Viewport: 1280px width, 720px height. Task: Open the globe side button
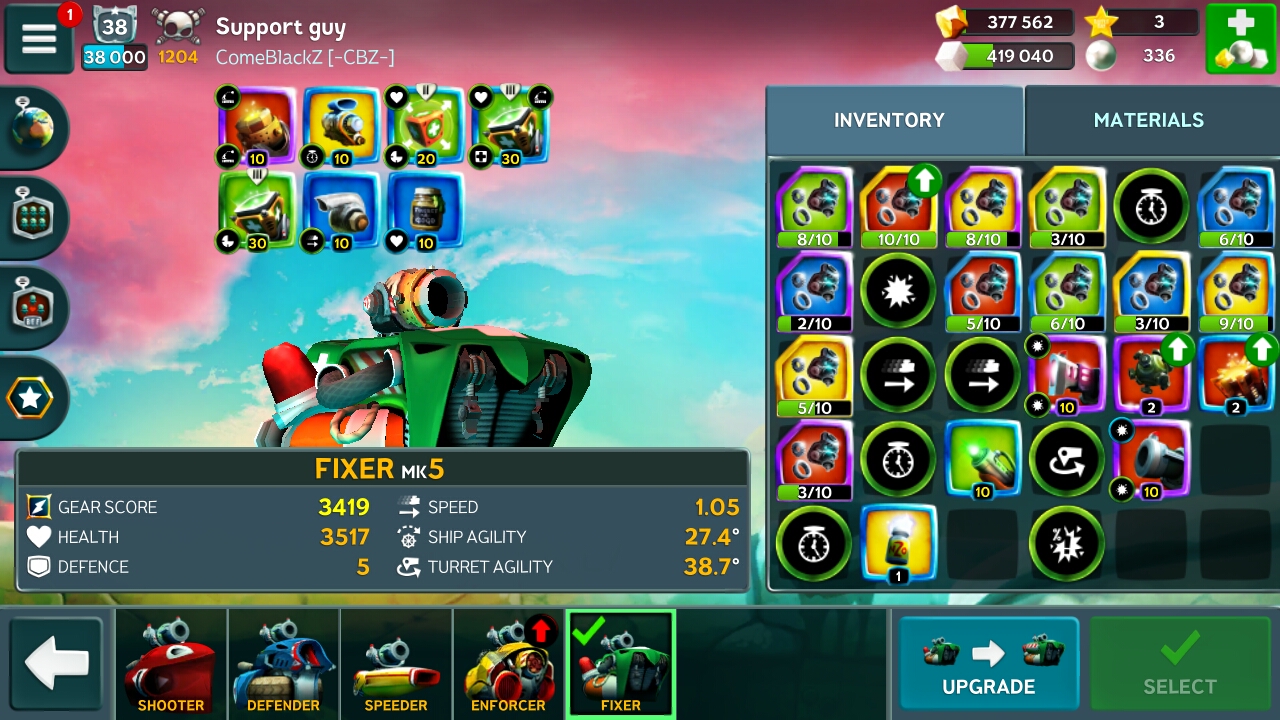pyautogui.click(x=33, y=128)
